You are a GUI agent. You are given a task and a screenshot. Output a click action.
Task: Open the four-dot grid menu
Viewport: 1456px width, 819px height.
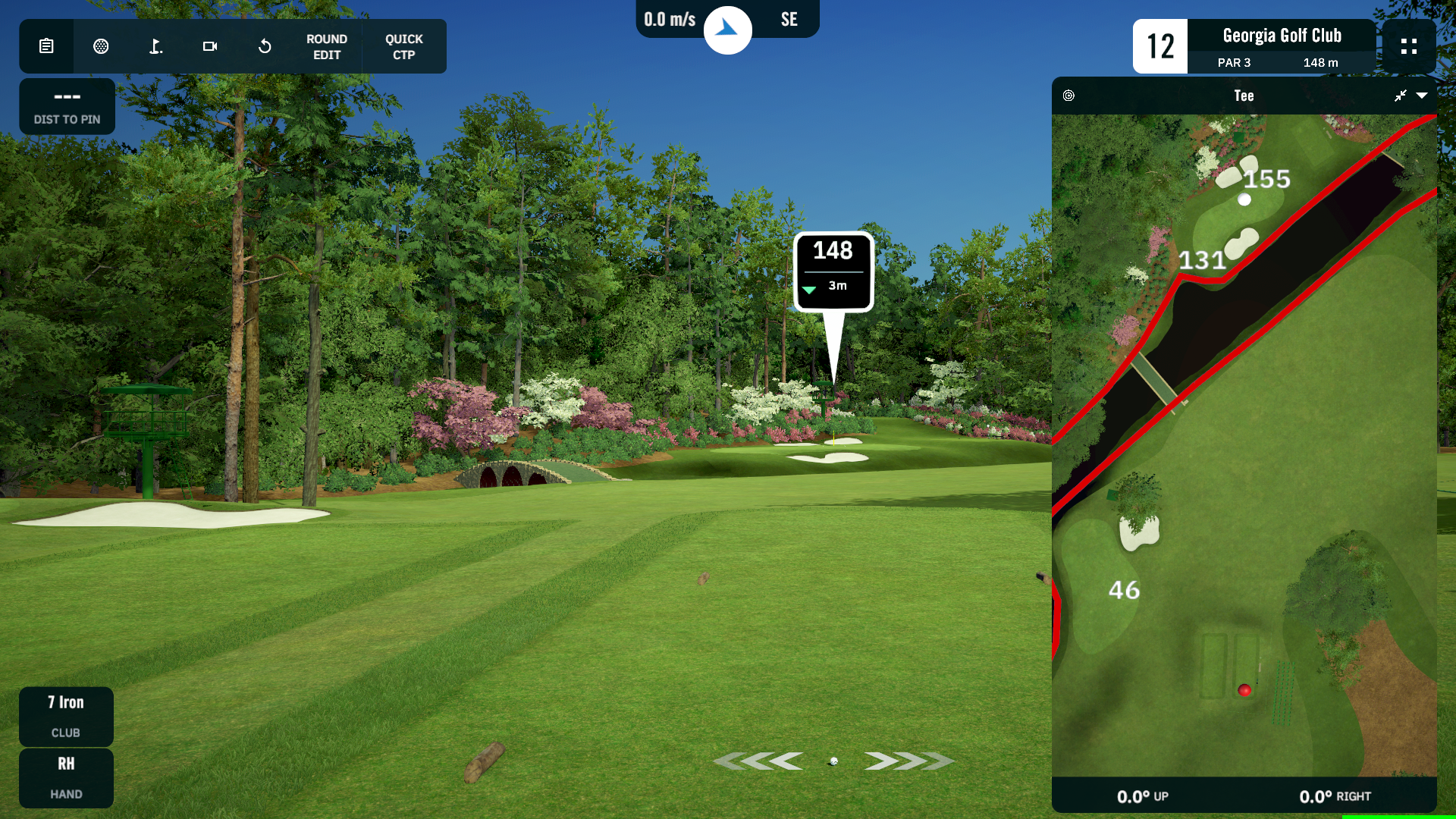pyautogui.click(x=1409, y=46)
